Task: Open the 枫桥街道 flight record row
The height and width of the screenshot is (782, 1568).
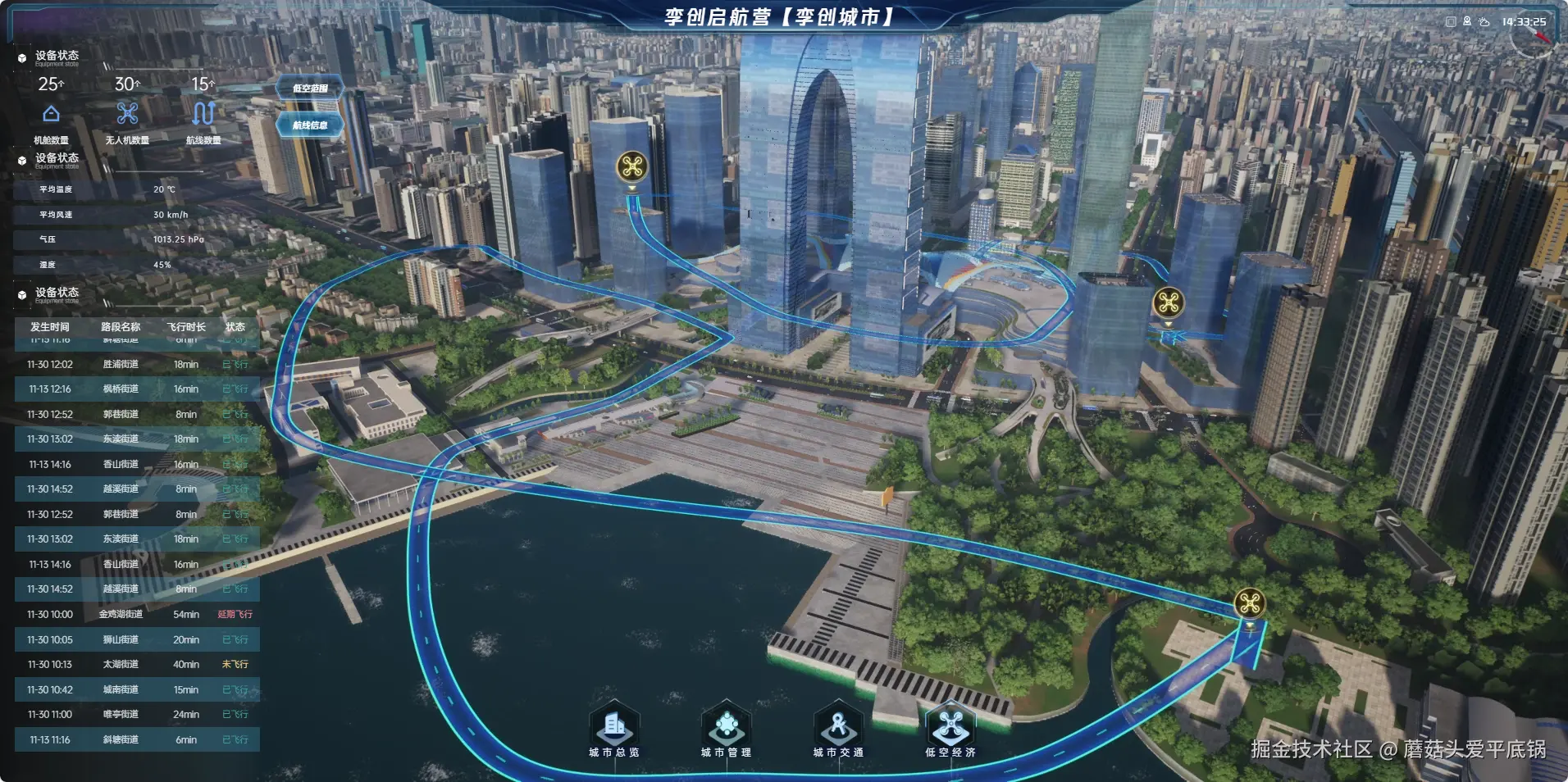Action: 137,389
